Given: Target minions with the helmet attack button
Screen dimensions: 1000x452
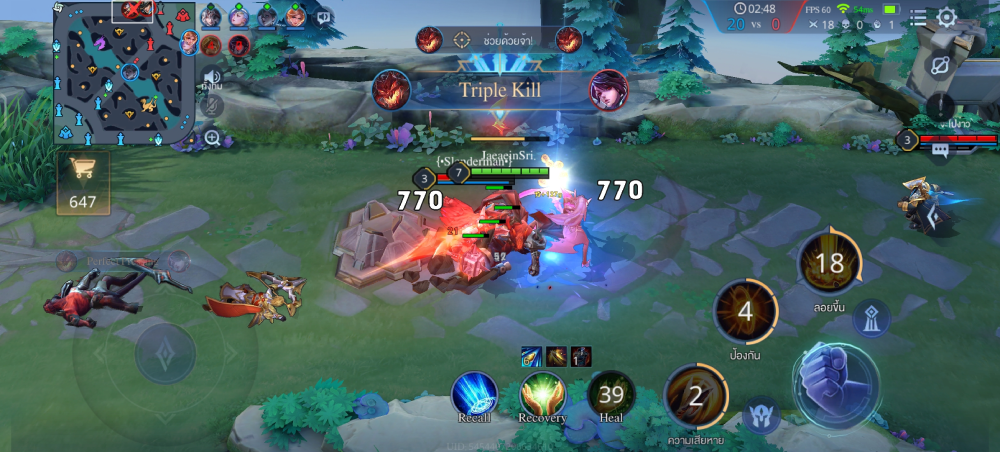Looking at the screenshot, I should pos(761,416).
